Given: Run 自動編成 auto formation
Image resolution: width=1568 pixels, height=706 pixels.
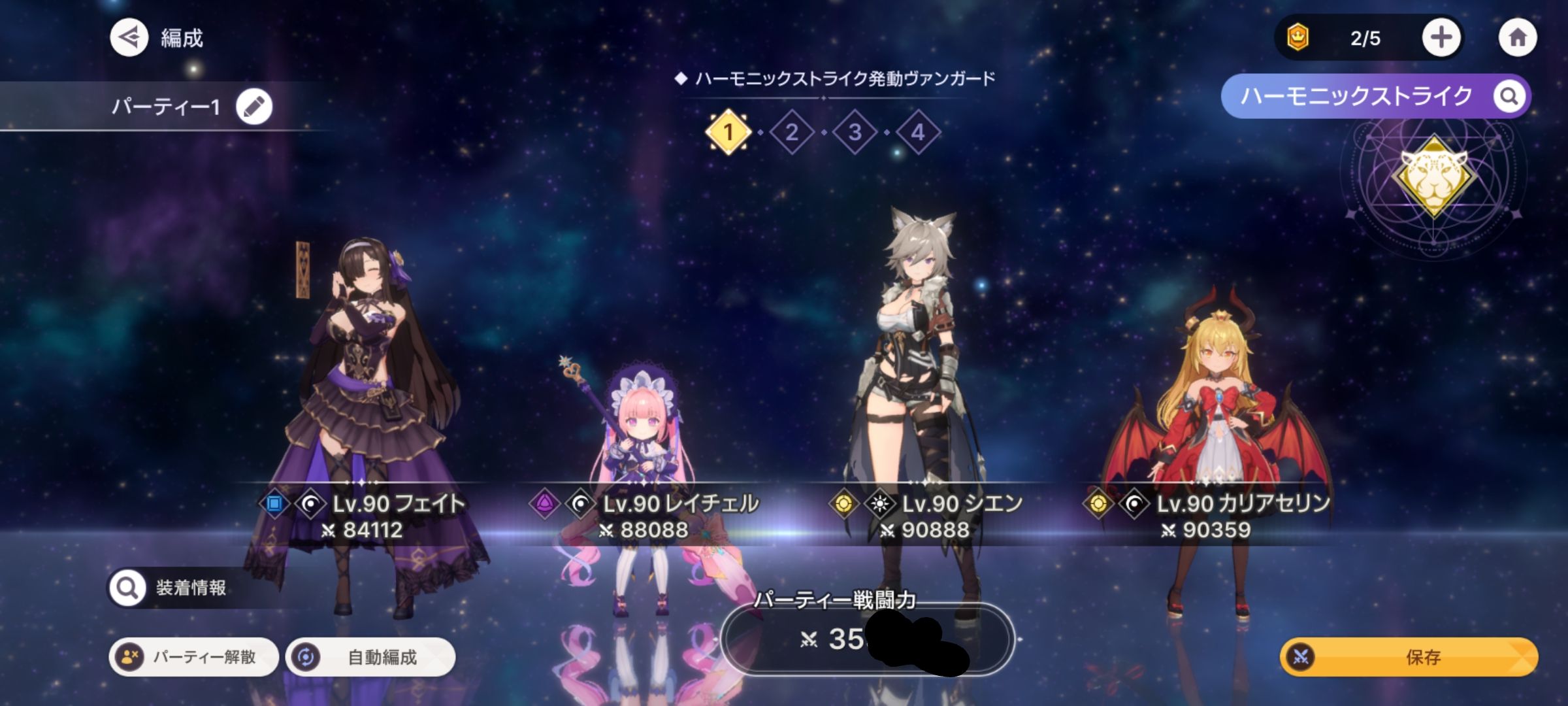Looking at the screenshot, I should [x=370, y=657].
